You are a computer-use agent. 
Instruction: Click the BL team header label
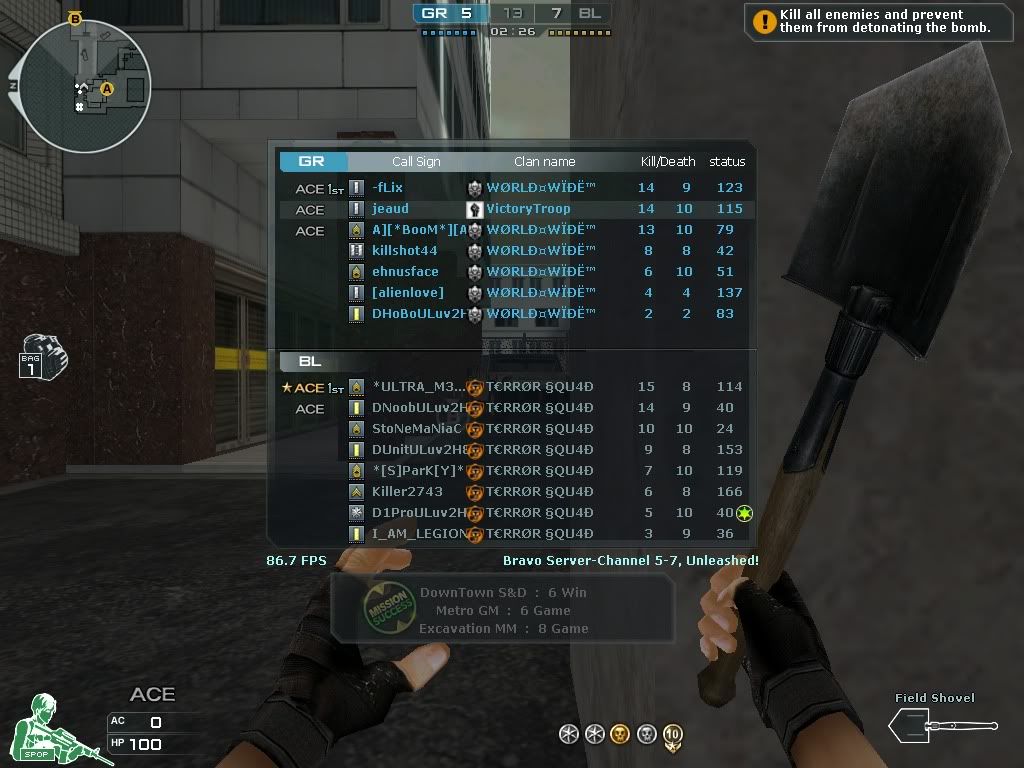point(309,361)
